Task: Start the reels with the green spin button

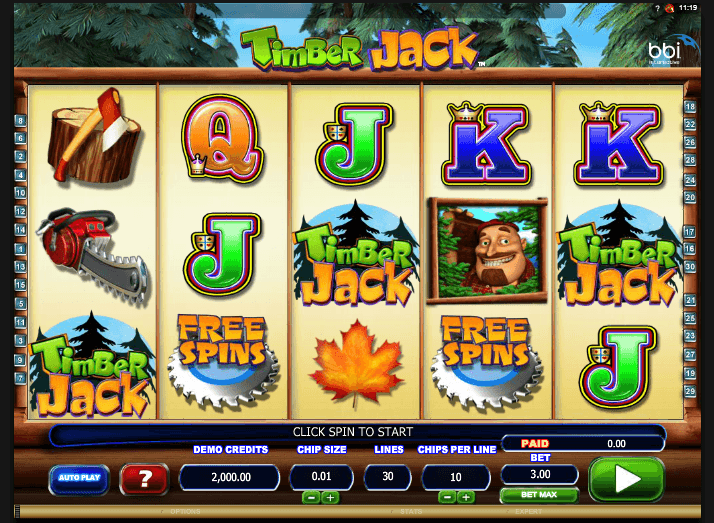Action: [626, 479]
